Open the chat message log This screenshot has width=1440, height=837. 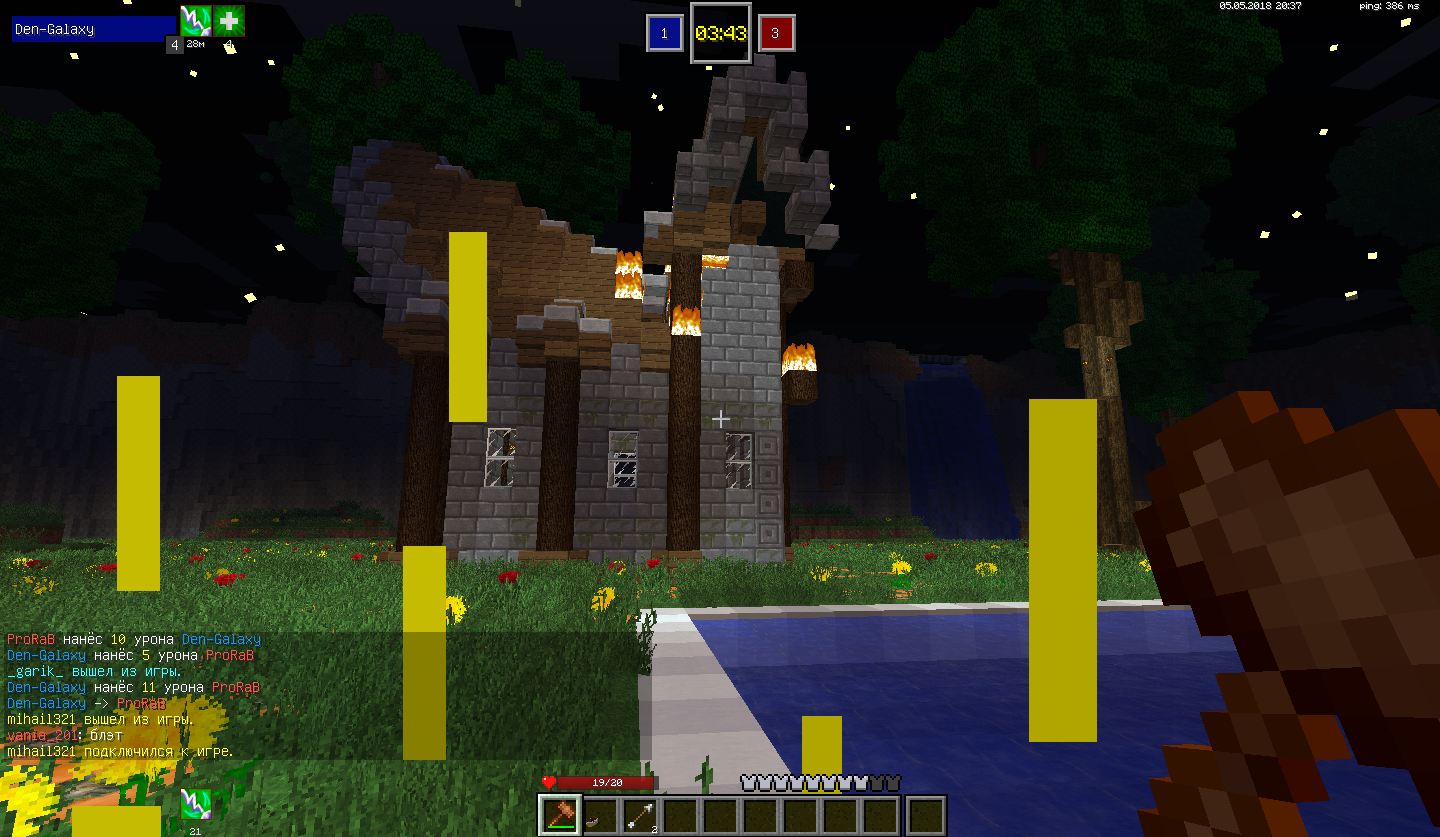point(320,695)
